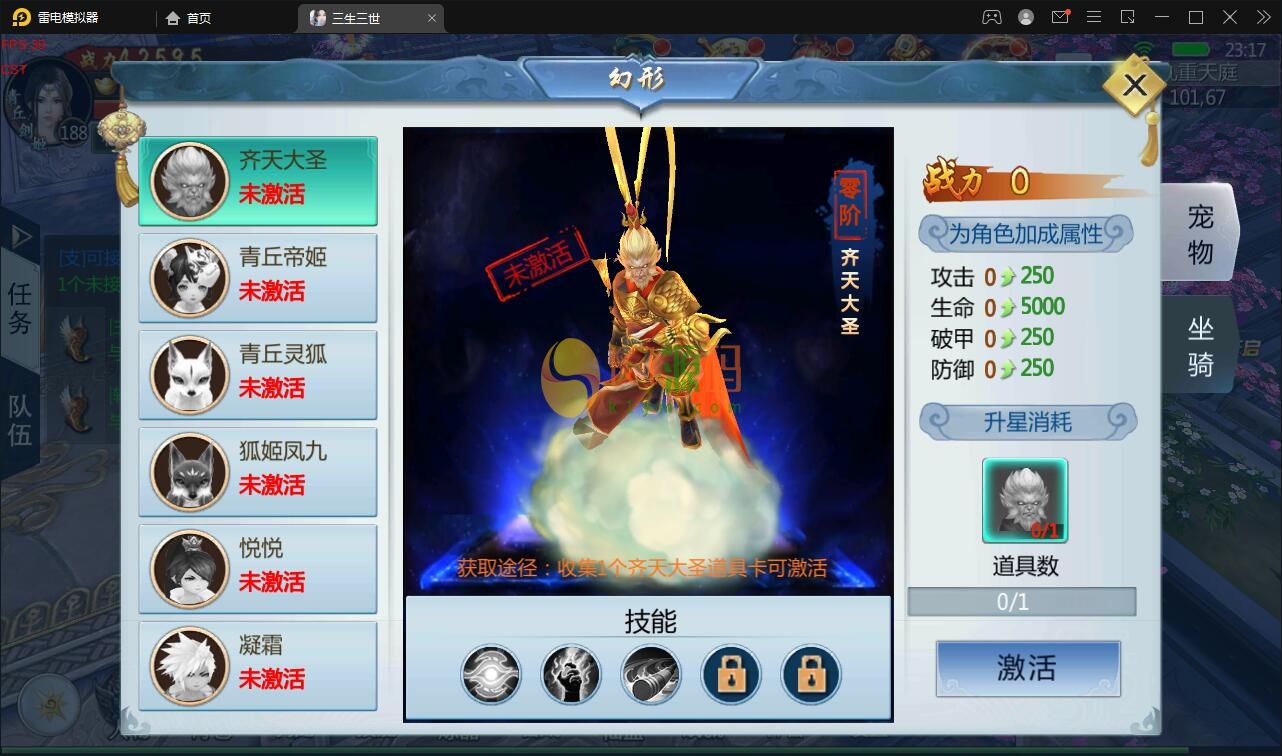Image resolution: width=1282 pixels, height=756 pixels.
Task: Click the 0/1 道具数 progress bar
Action: click(1022, 601)
